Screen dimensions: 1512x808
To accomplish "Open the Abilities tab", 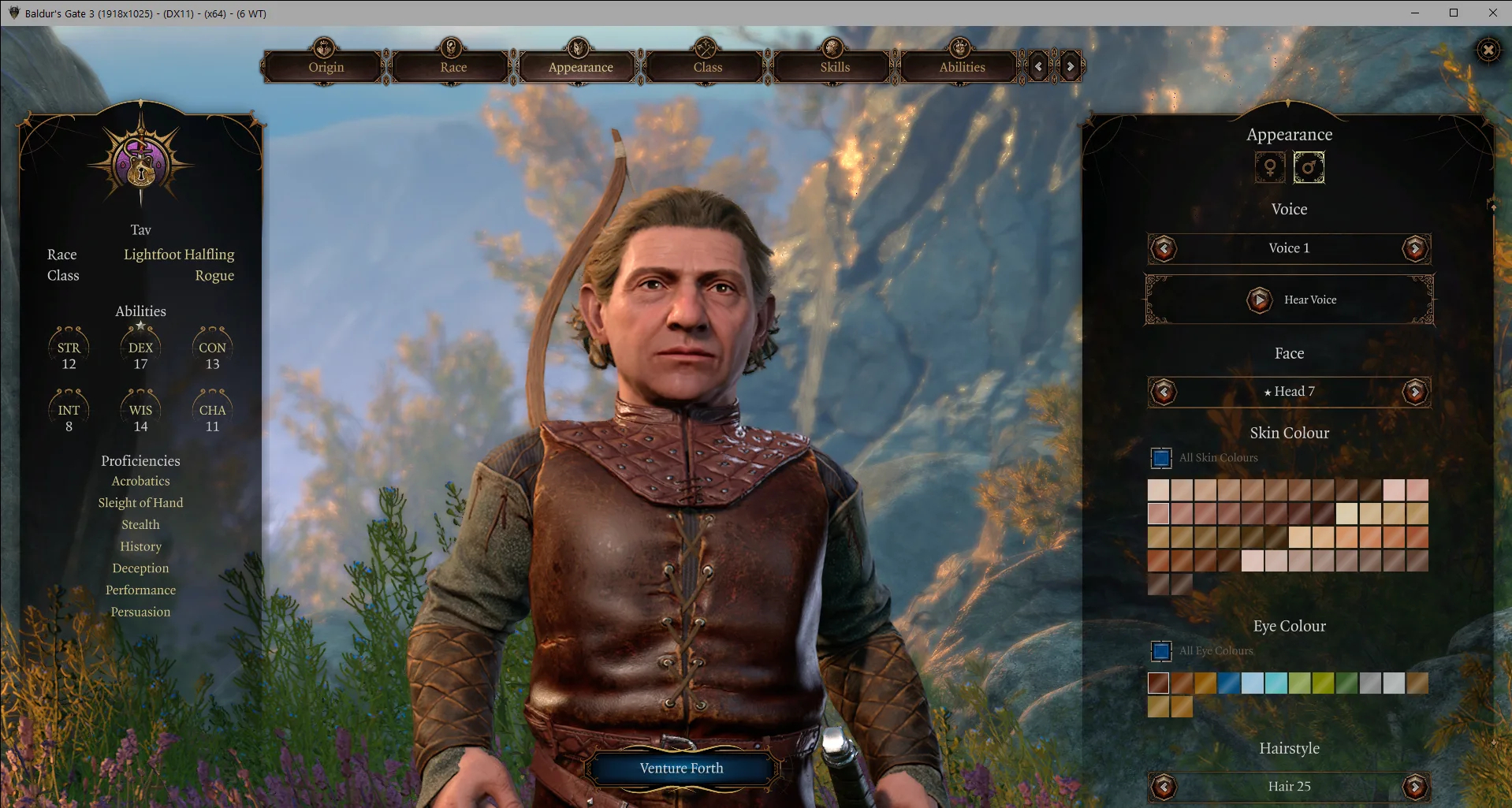I will [962, 67].
